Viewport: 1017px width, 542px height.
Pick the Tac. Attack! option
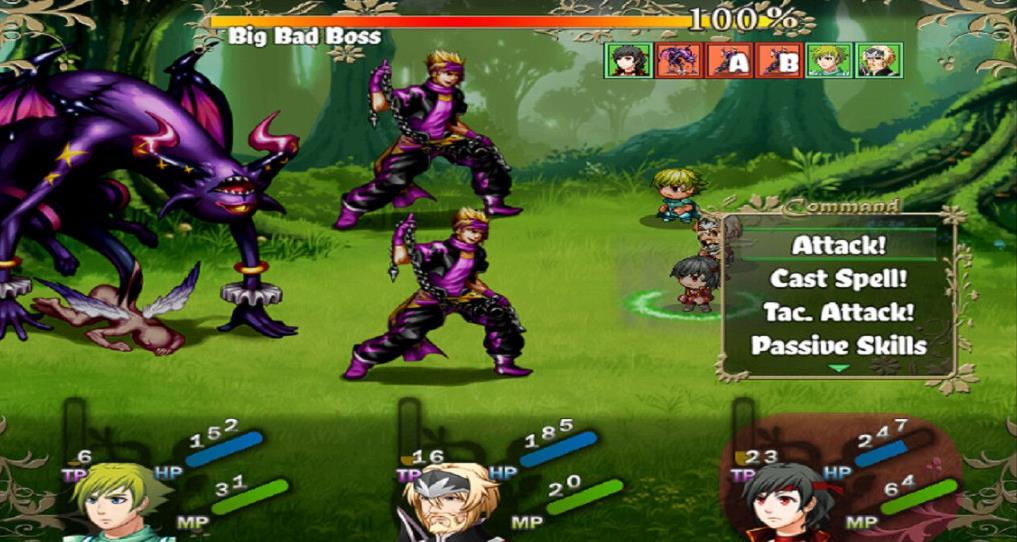click(x=838, y=312)
